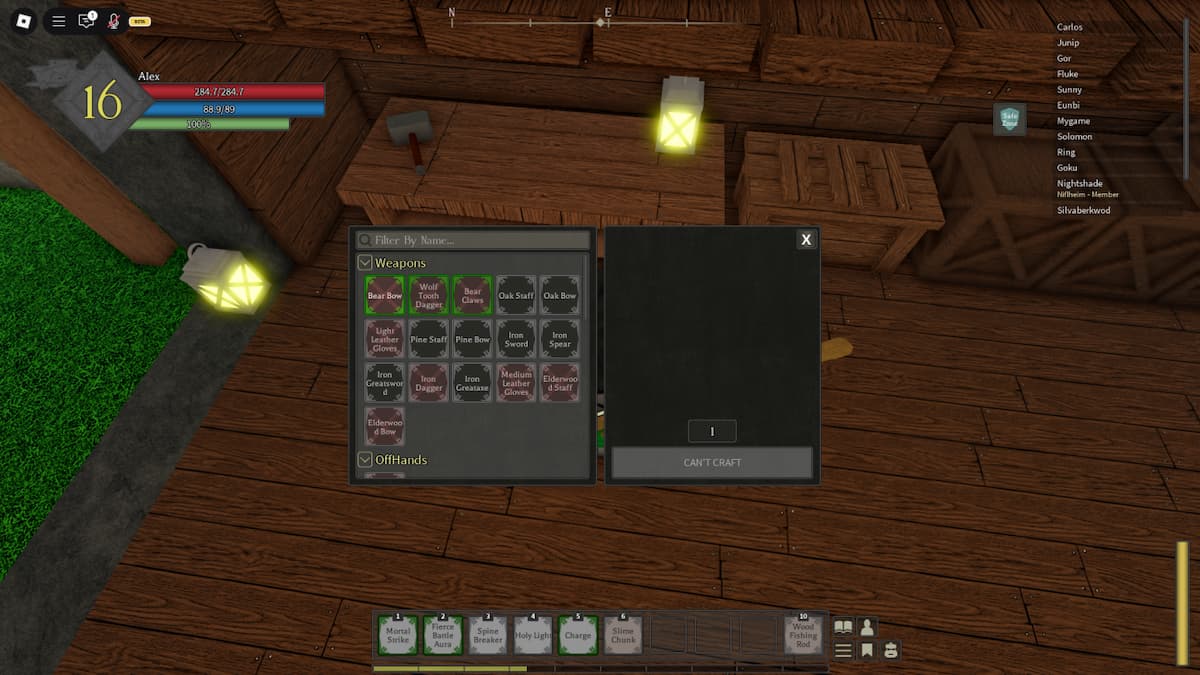Viewport: 1200px width, 675px height.
Task: Choose the Elderwood Bow recipe
Action: point(384,427)
